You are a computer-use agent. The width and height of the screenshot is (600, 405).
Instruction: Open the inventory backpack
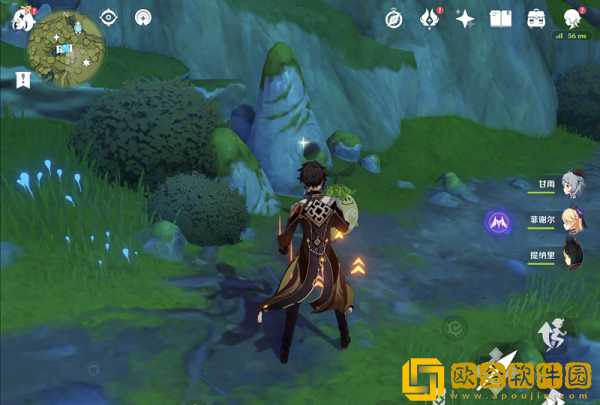pyautogui.click(x=536, y=18)
